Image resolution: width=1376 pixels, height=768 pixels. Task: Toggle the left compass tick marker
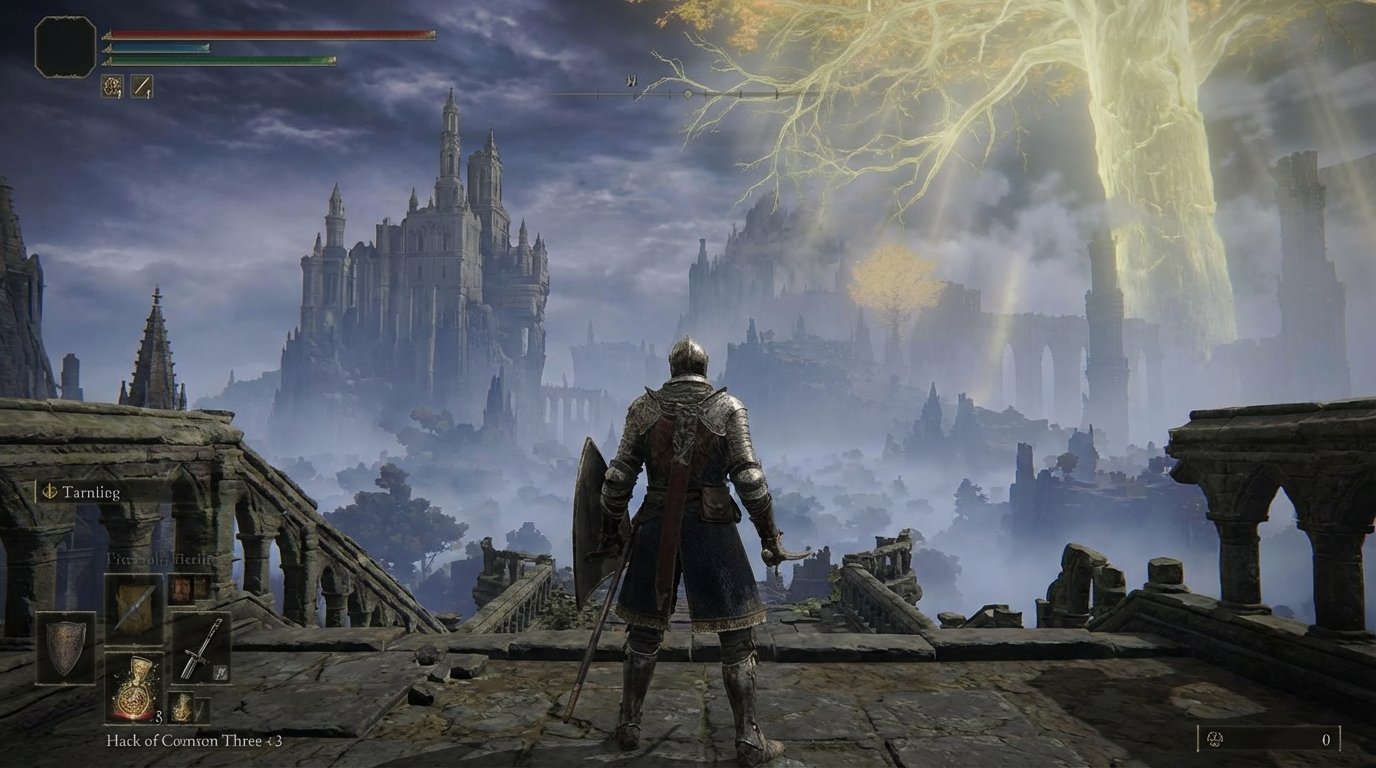[598, 93]
